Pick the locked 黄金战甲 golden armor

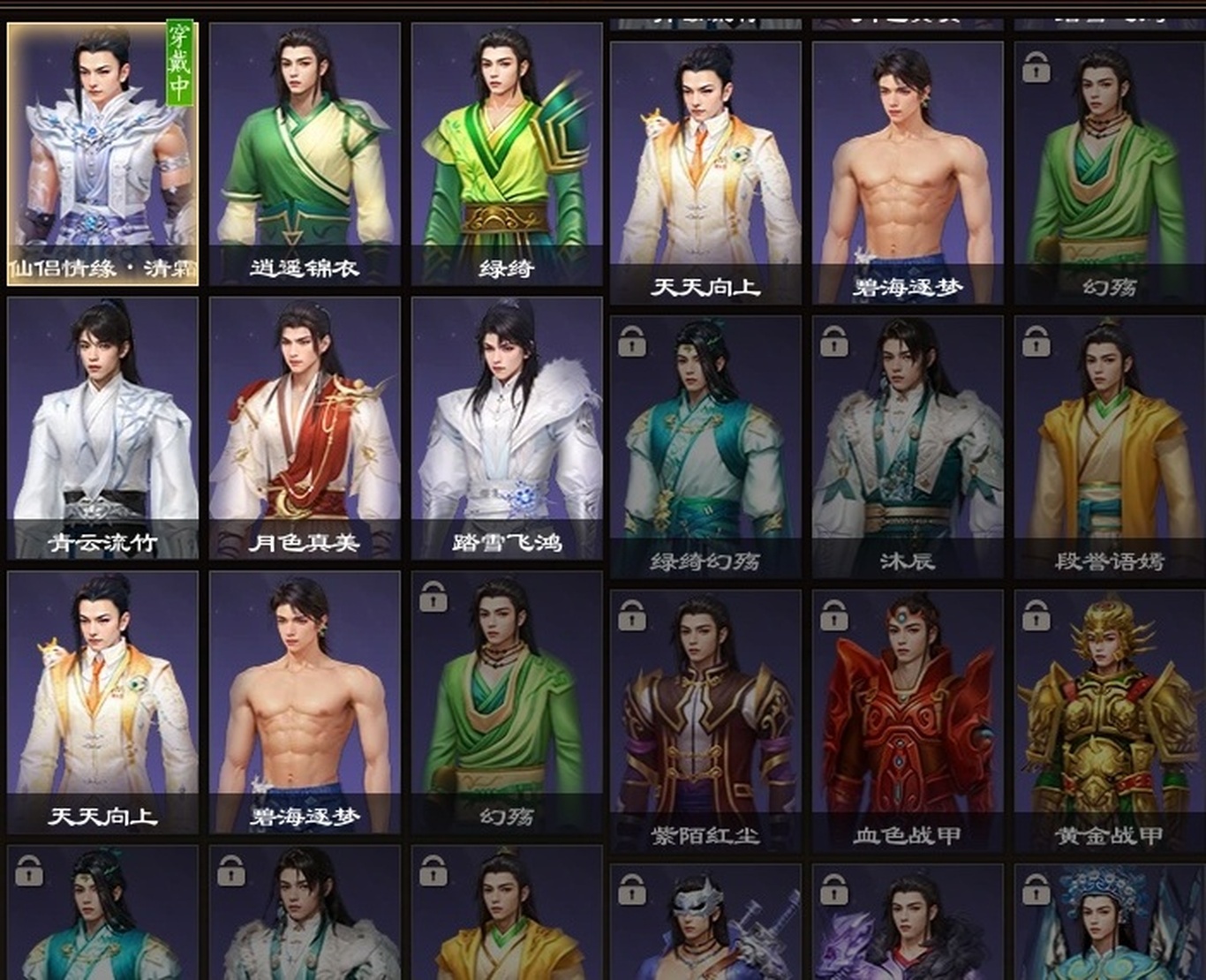1110,720
